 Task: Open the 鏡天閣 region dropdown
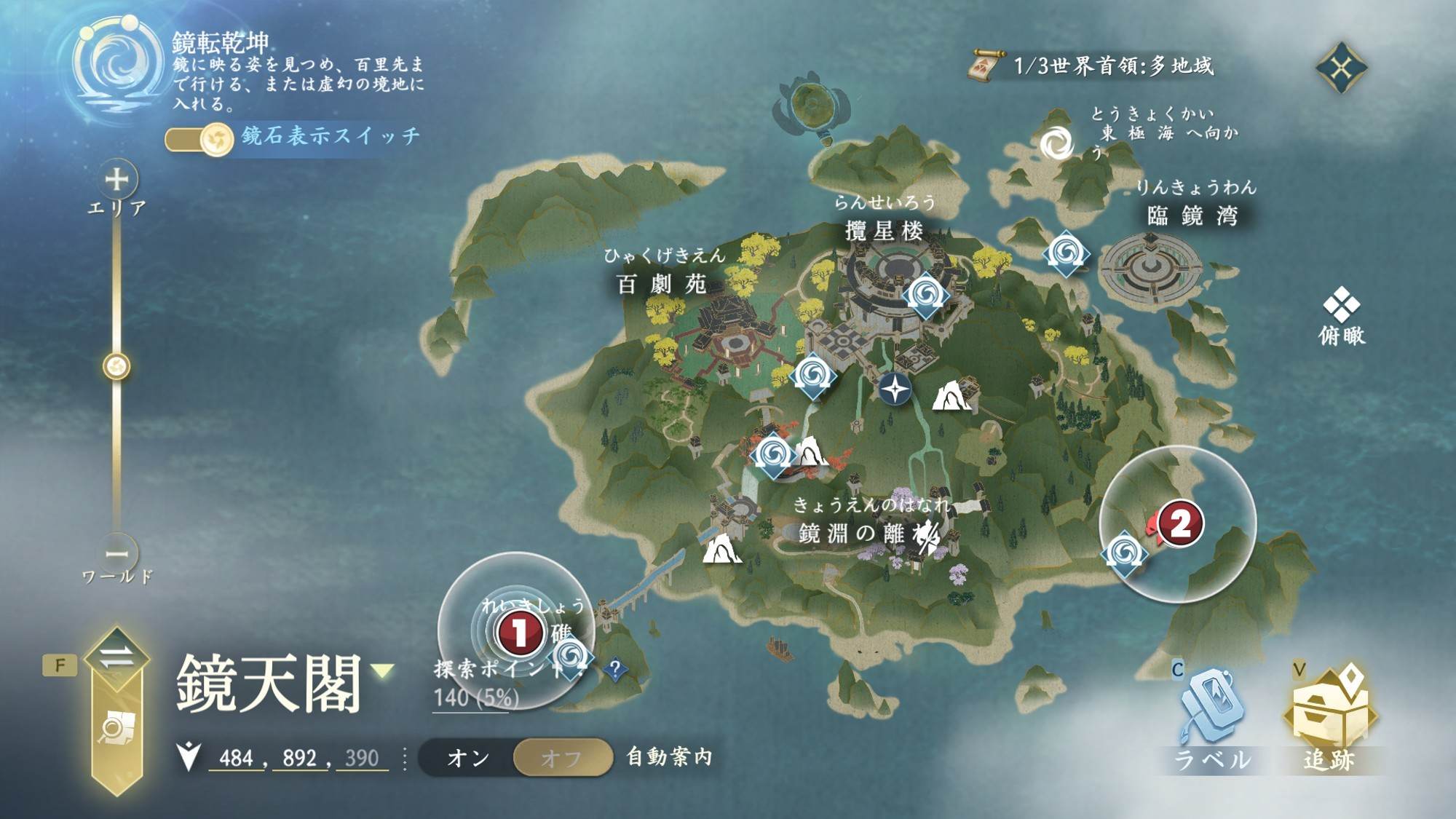pyautogui.click(x=383, y=670)
